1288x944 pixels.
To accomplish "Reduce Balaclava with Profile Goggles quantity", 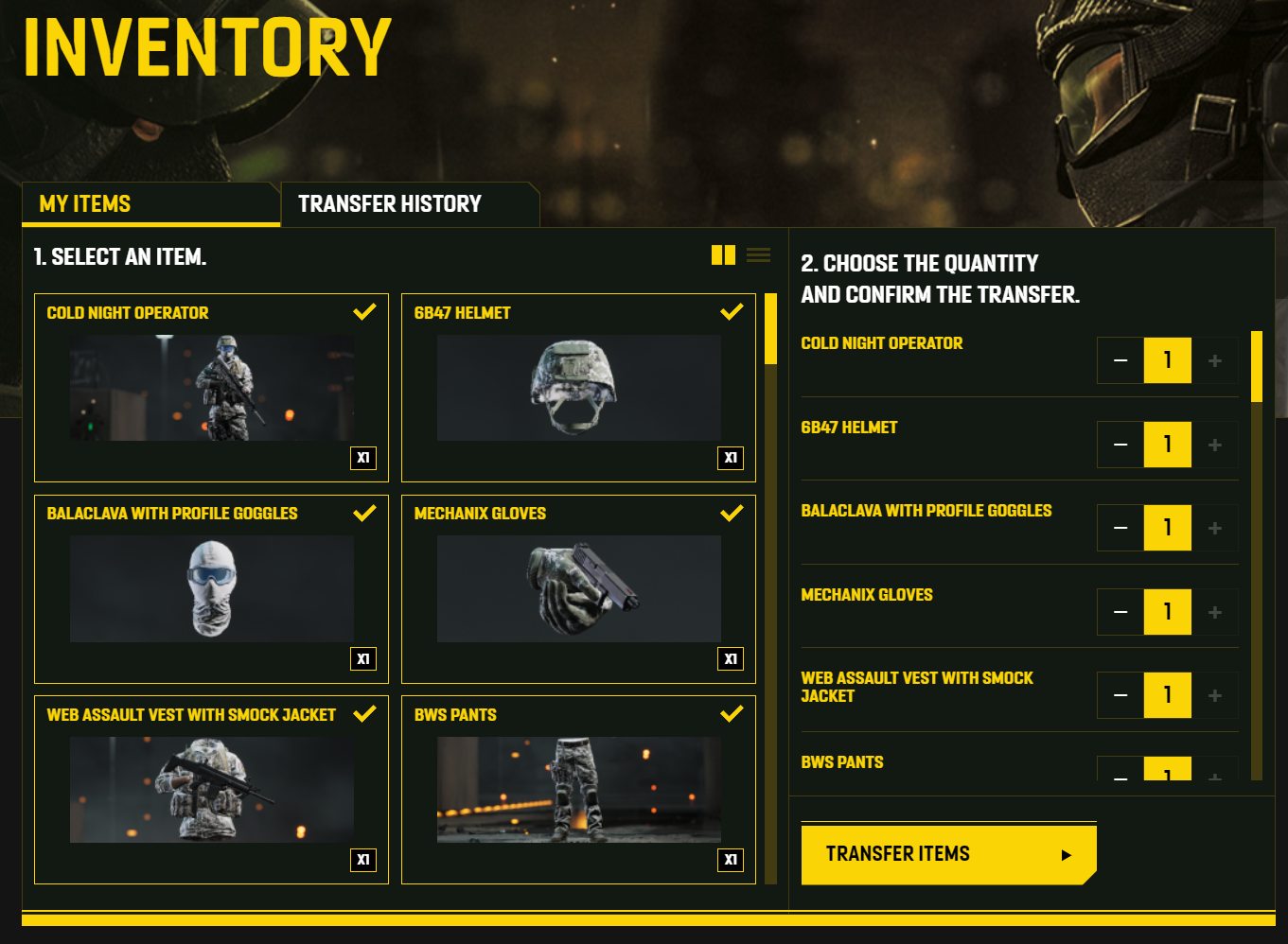I will pos(1120,528).
